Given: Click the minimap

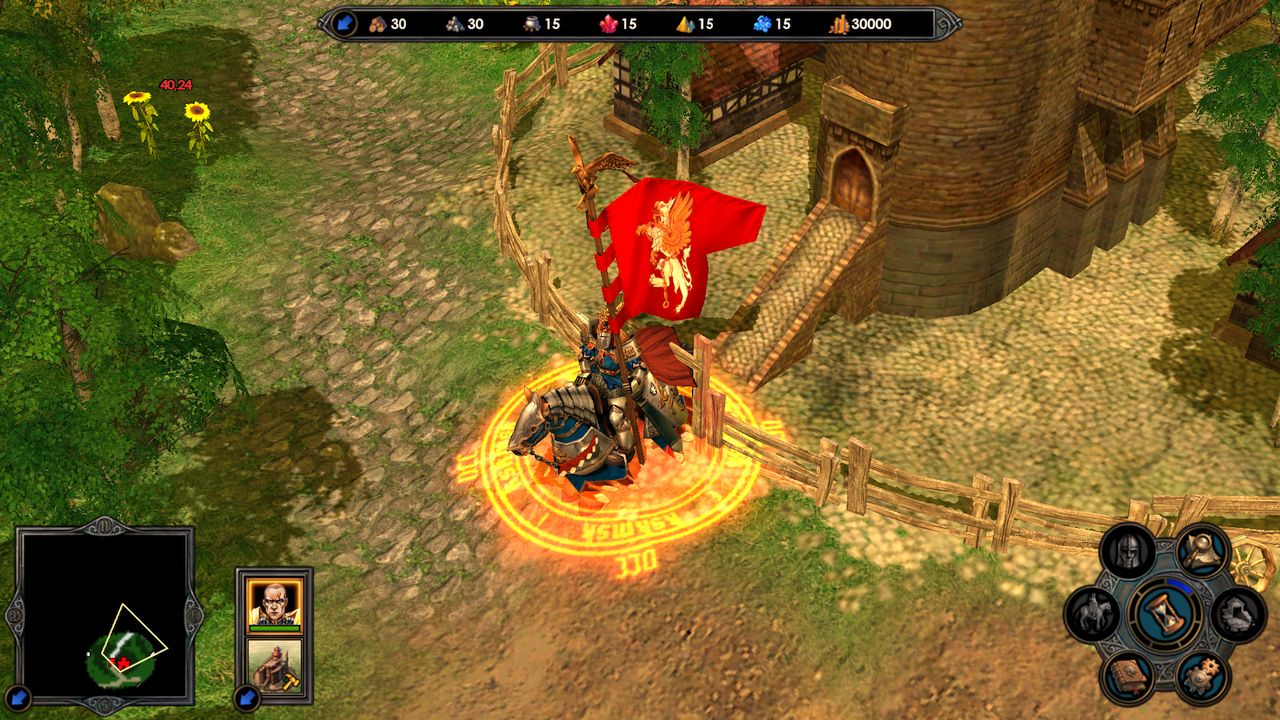Looking at the screenshot, I should (x=105, y=615).
